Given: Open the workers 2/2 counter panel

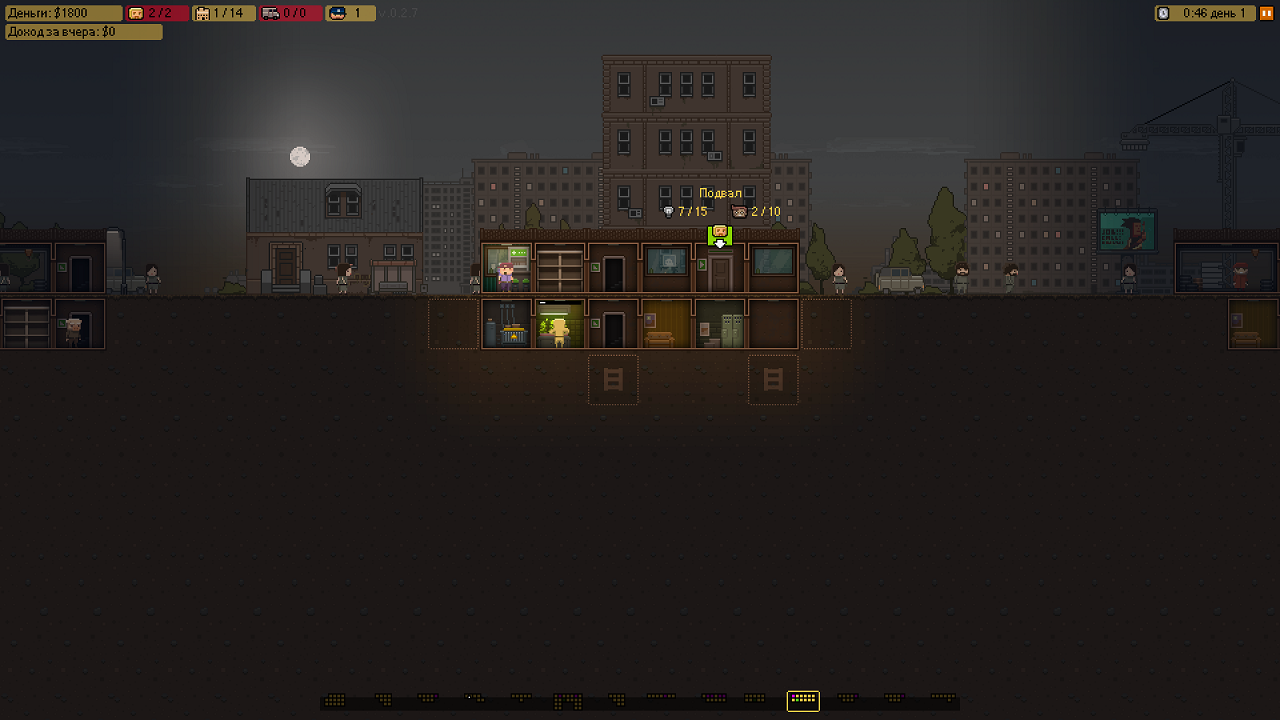Looking at the screenshot, I should pos(157,13).
